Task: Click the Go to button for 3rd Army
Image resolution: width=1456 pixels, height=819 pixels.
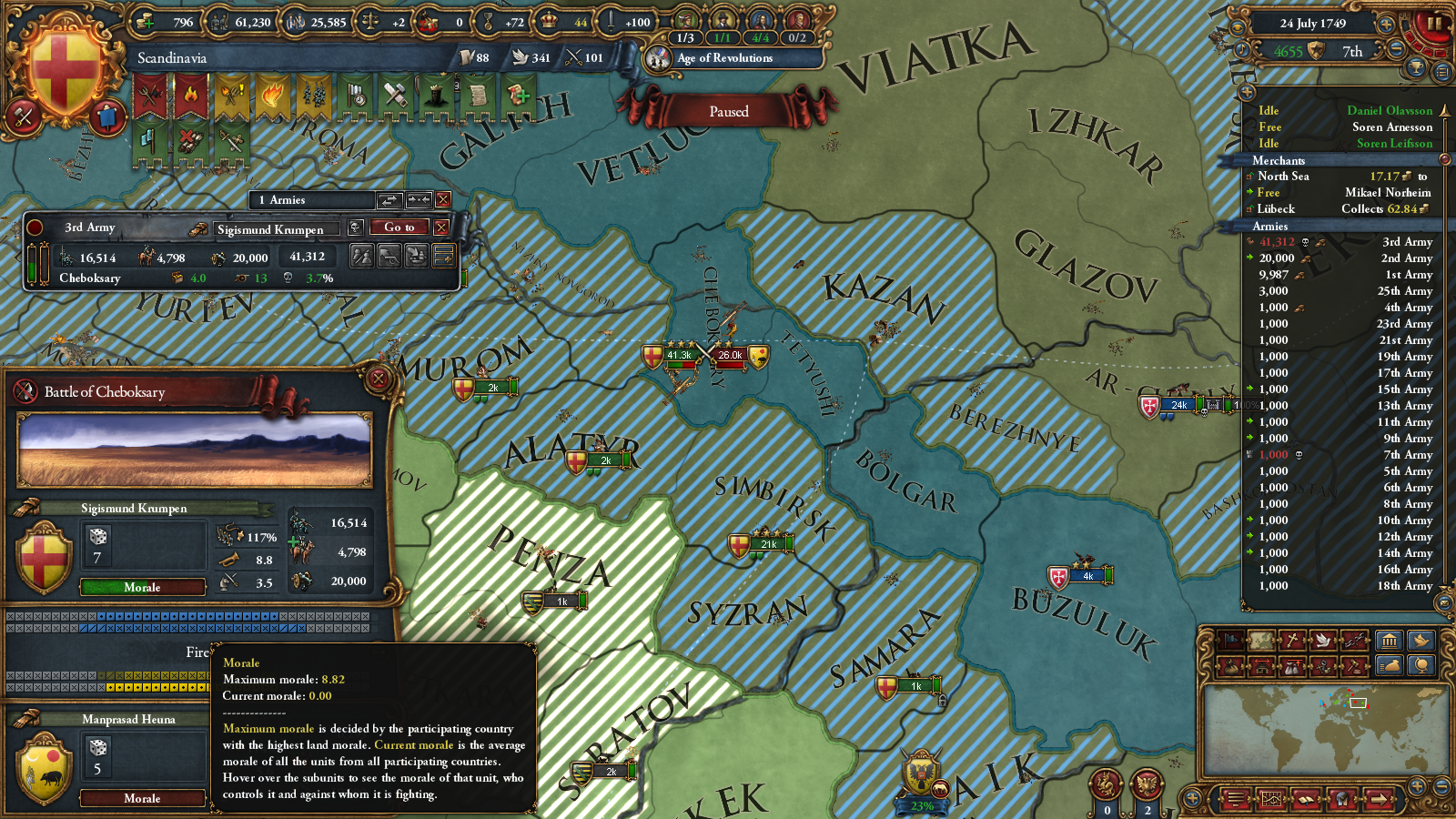Action: [399, 228]
